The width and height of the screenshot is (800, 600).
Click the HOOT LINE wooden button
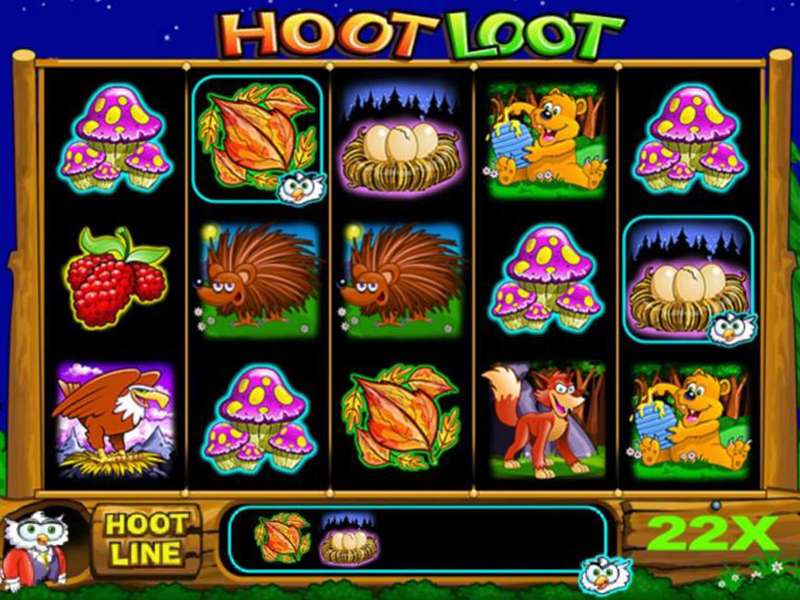pyautogui.click(x=146, y=538)
